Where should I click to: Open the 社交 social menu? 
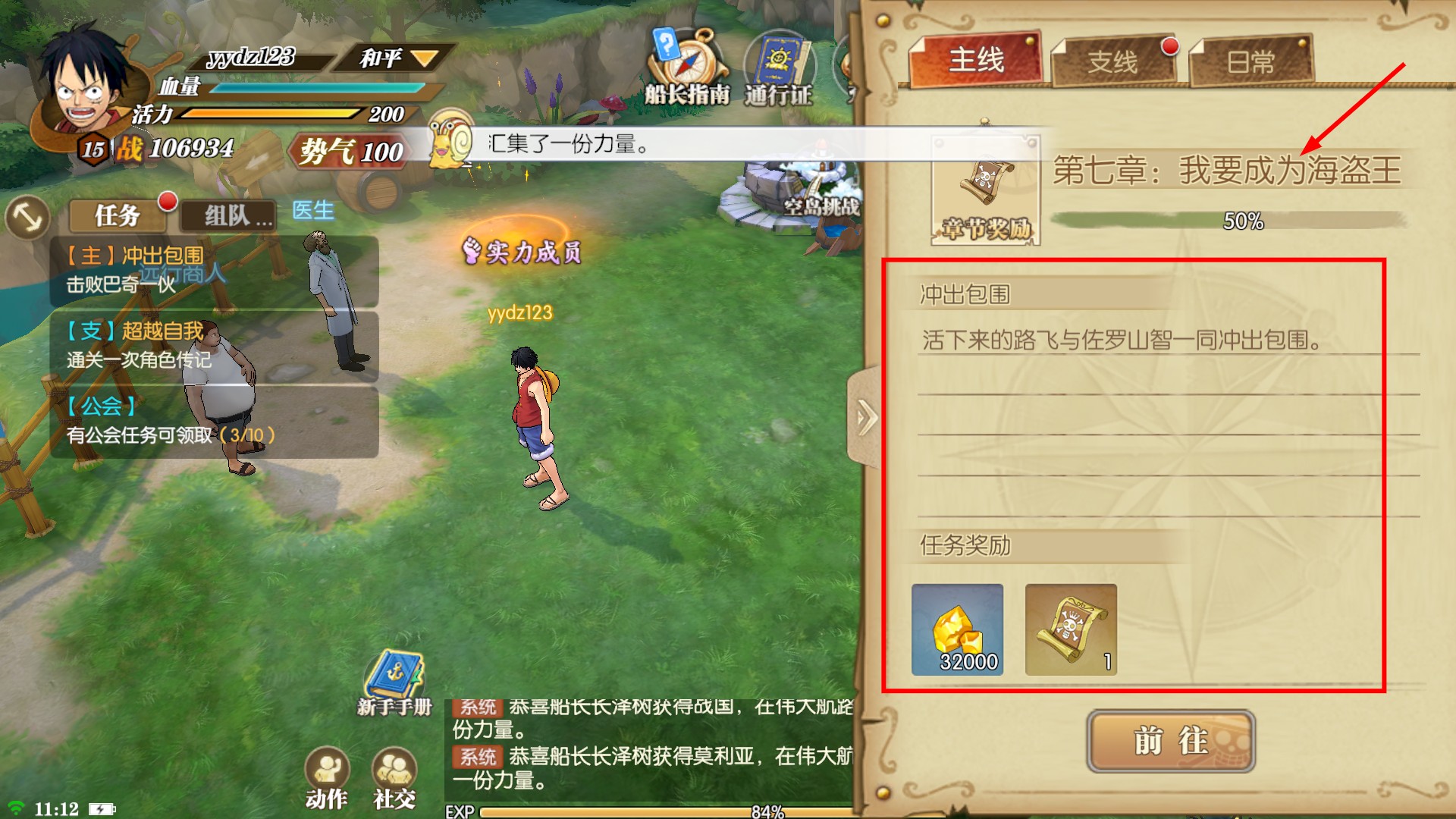click(394, 777)
